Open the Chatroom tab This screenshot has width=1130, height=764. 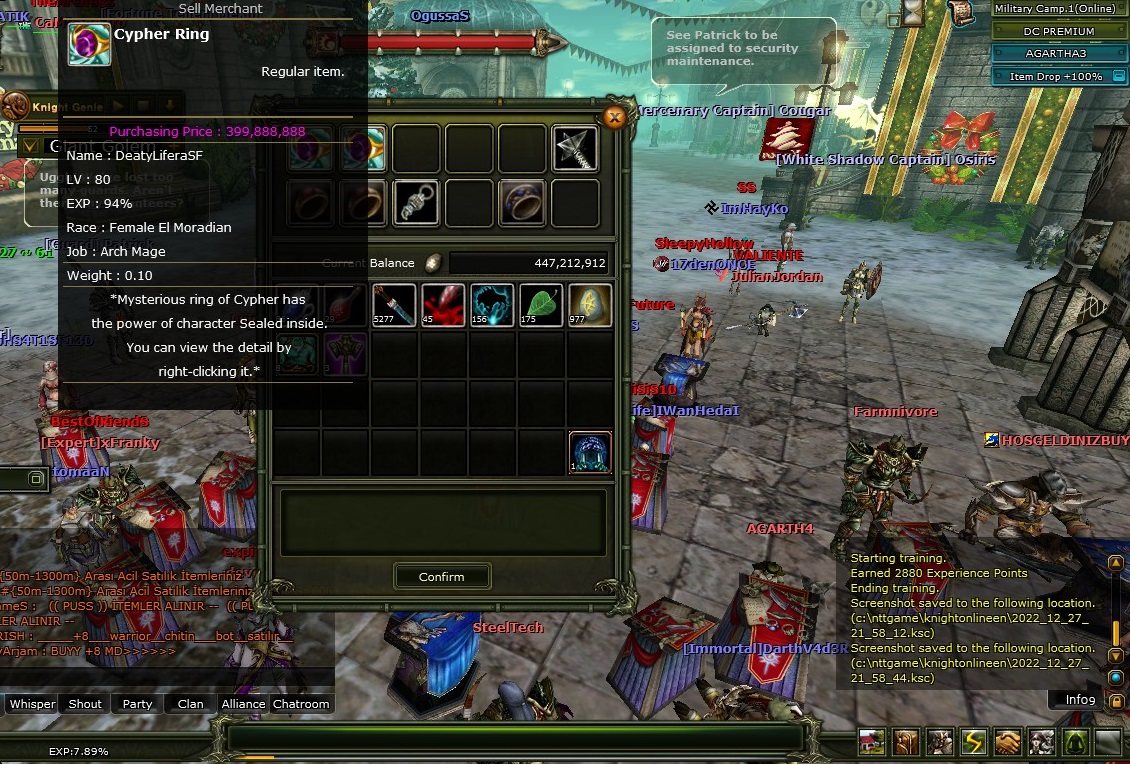301,704
